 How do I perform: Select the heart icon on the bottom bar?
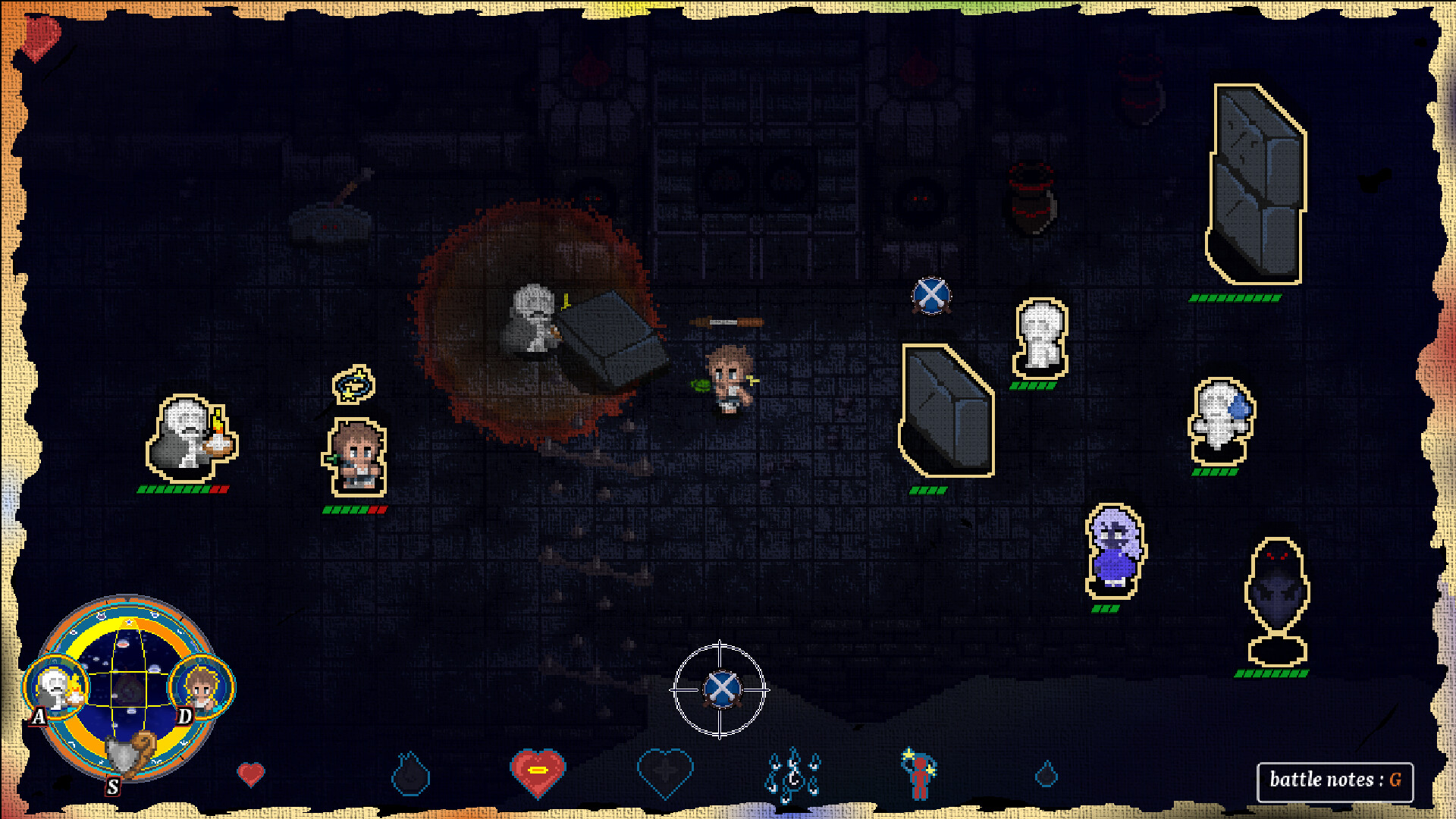tap(250, 773)
